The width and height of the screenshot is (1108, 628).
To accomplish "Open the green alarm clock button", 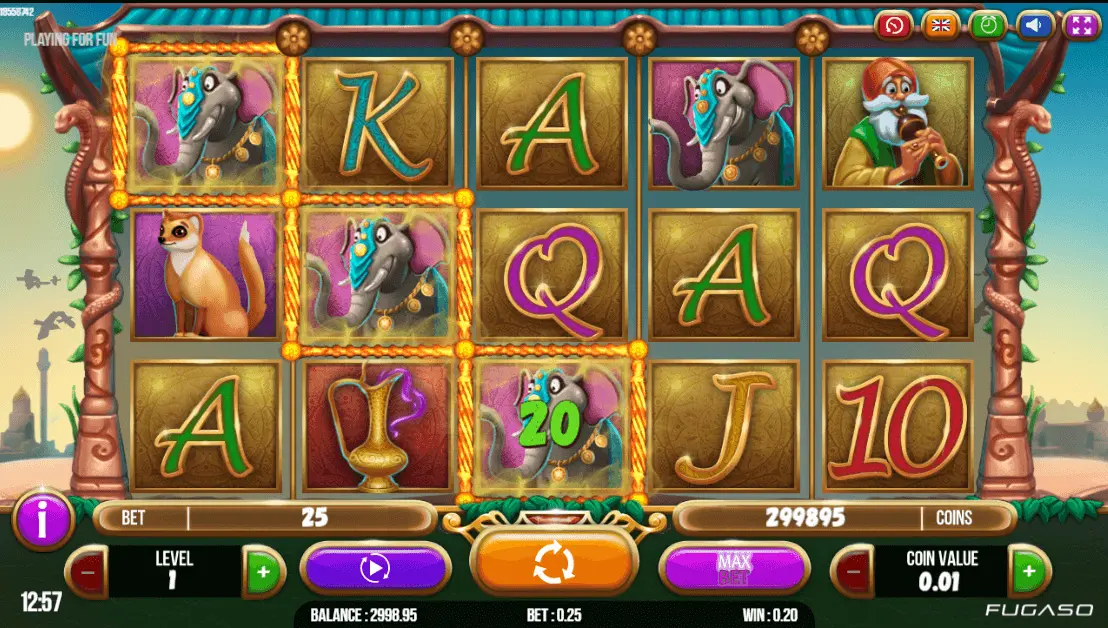I will click(x=988, y=25).
